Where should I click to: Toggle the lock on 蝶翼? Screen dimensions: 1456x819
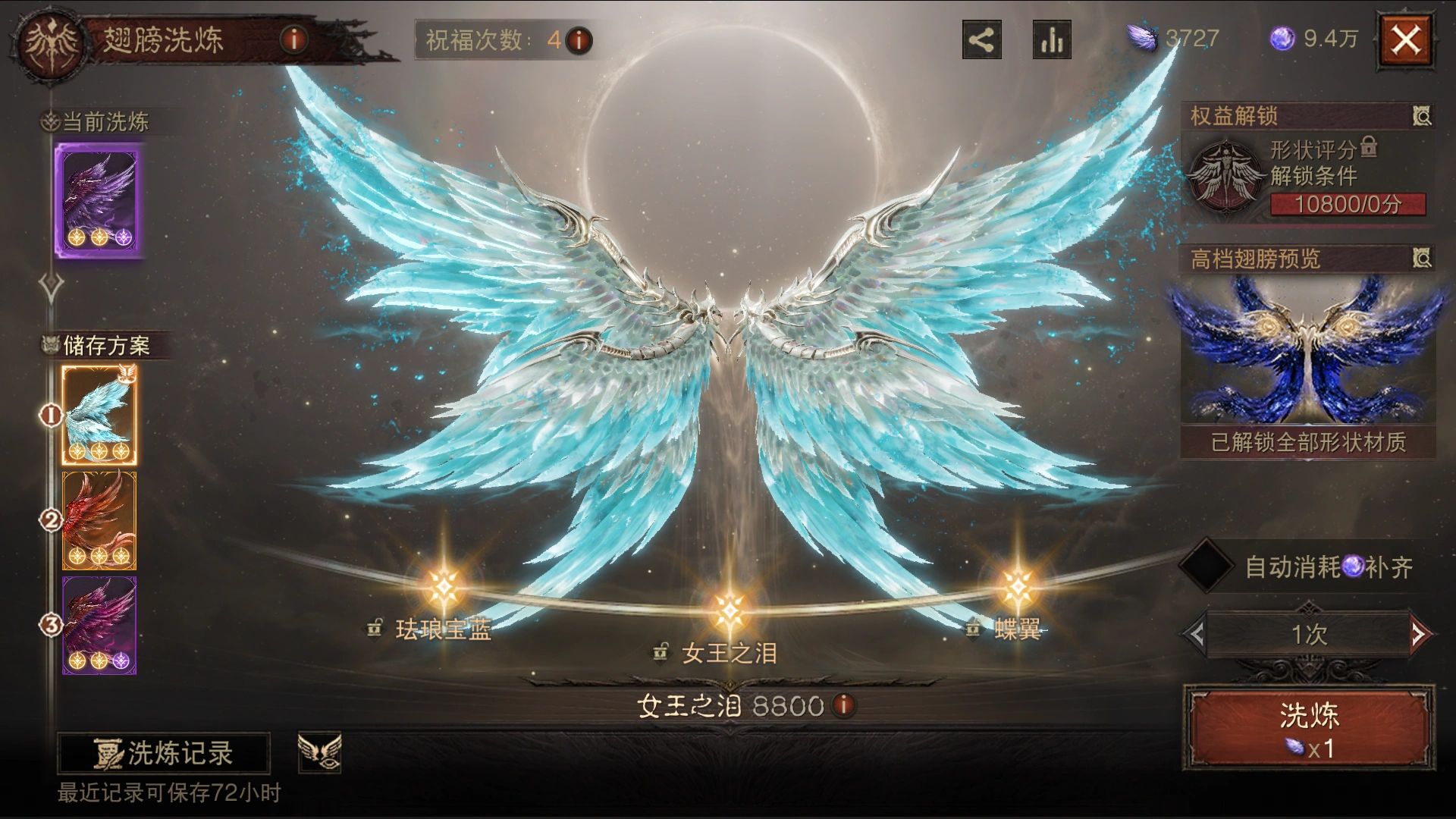pyautogui.click(x=972, y=628)
